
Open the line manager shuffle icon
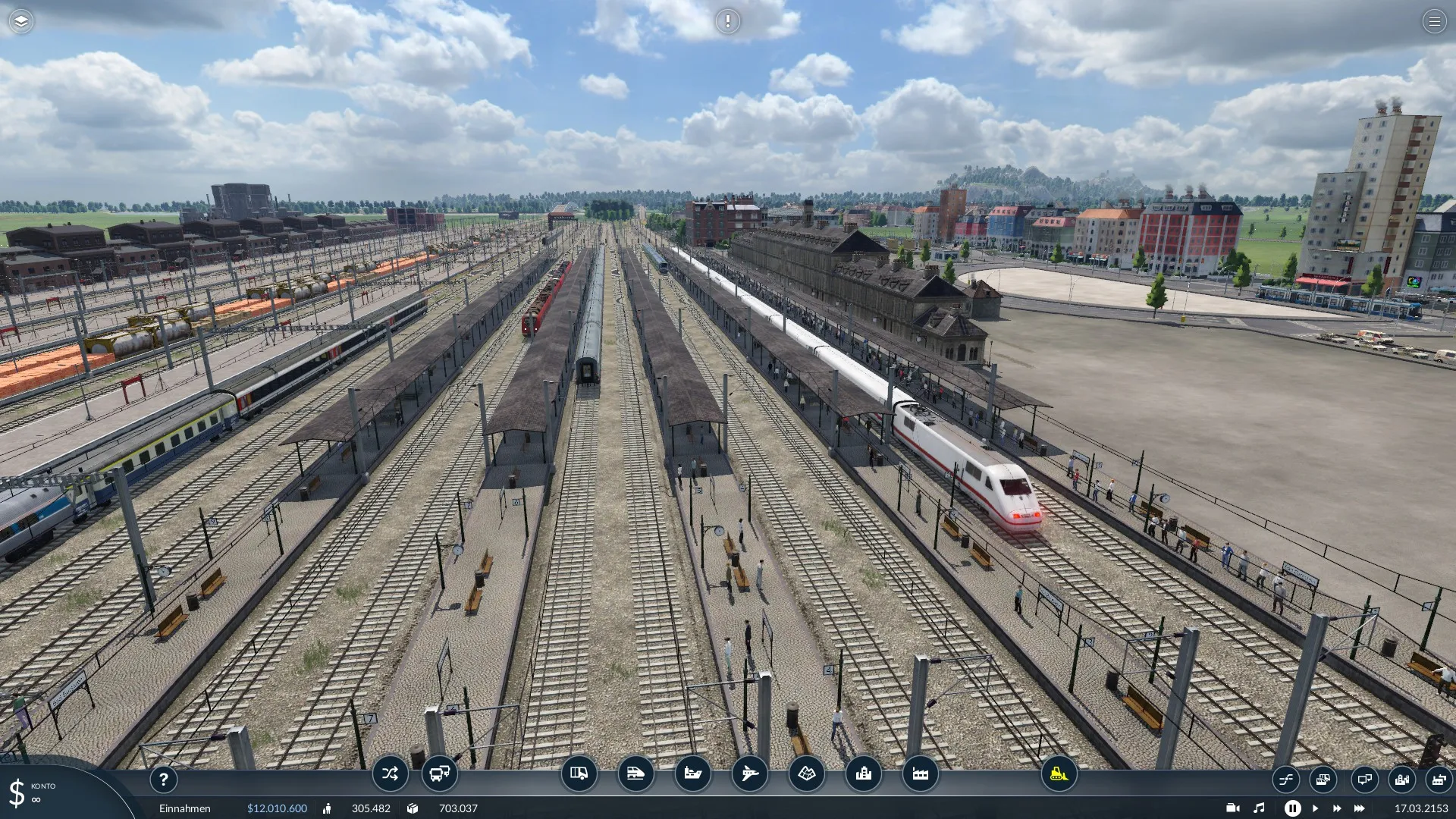(x=390, y=773)
